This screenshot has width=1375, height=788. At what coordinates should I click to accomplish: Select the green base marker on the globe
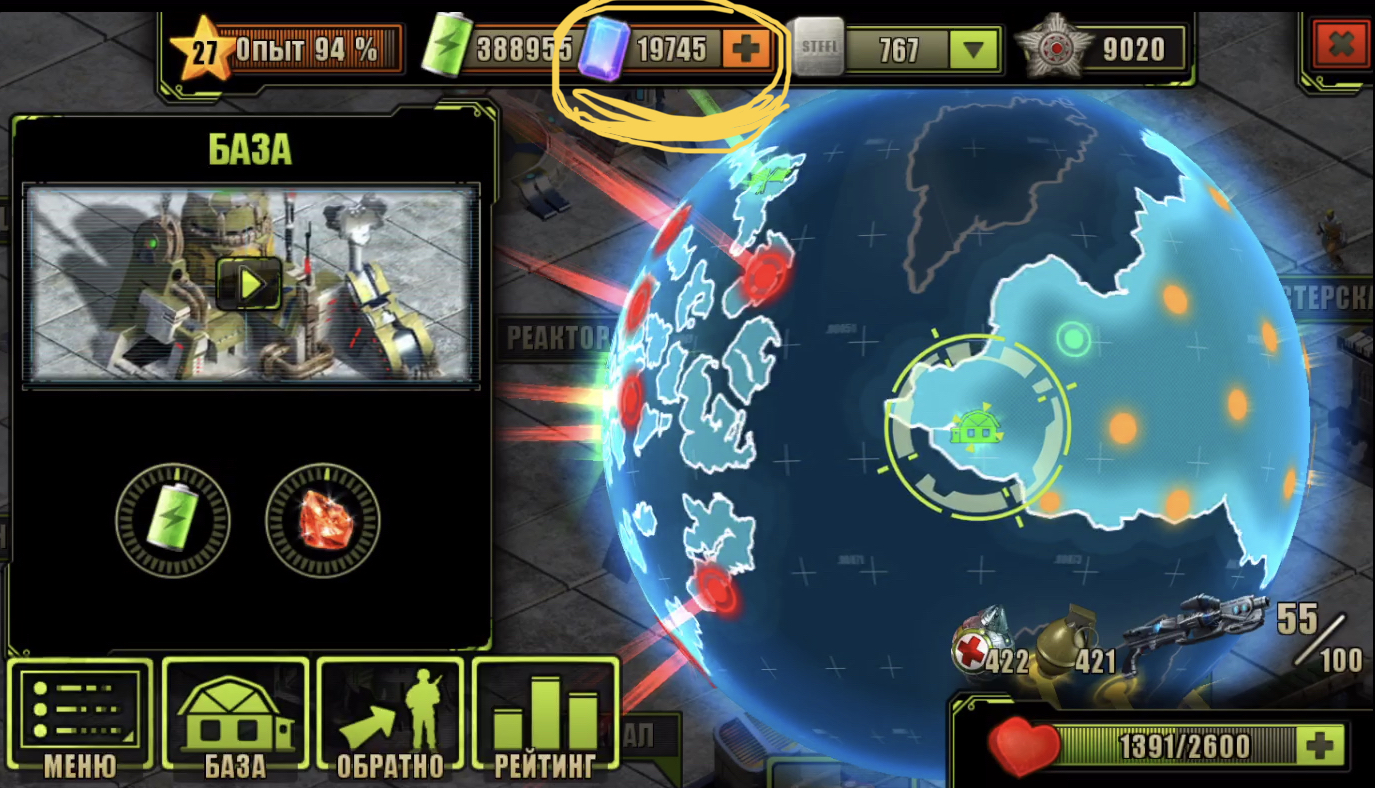coord(975,430)
